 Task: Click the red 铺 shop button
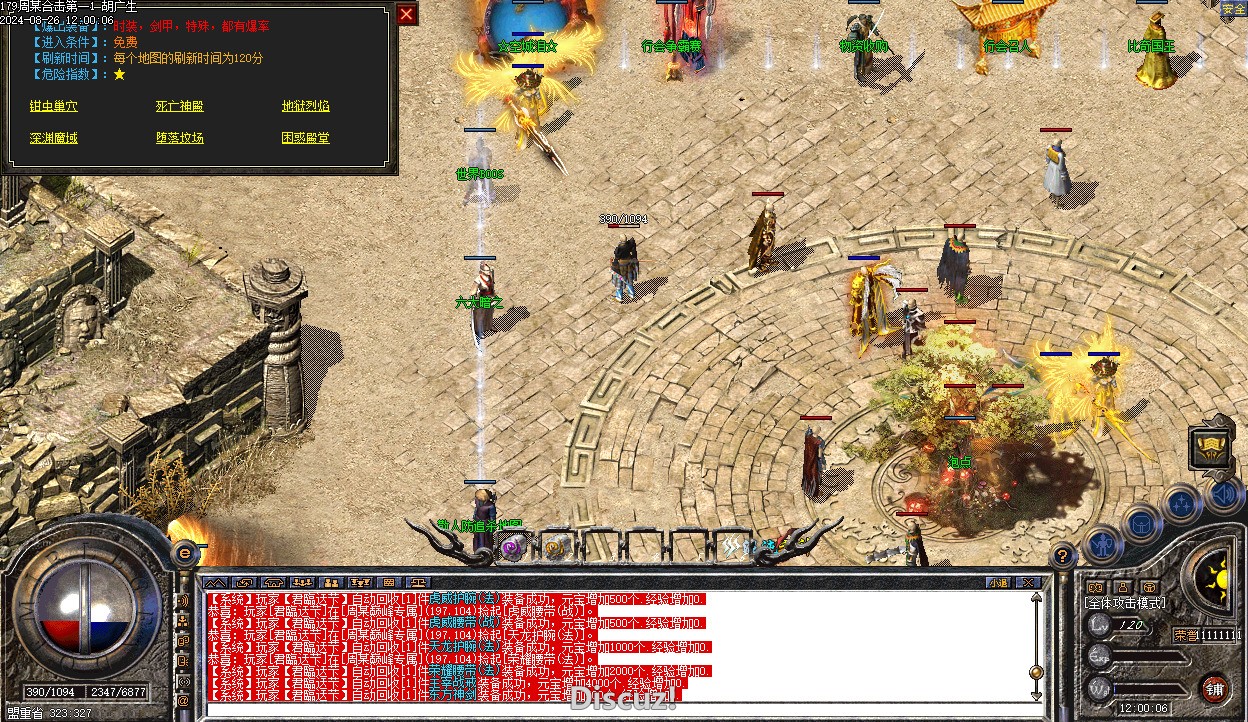click(1214, 688)
